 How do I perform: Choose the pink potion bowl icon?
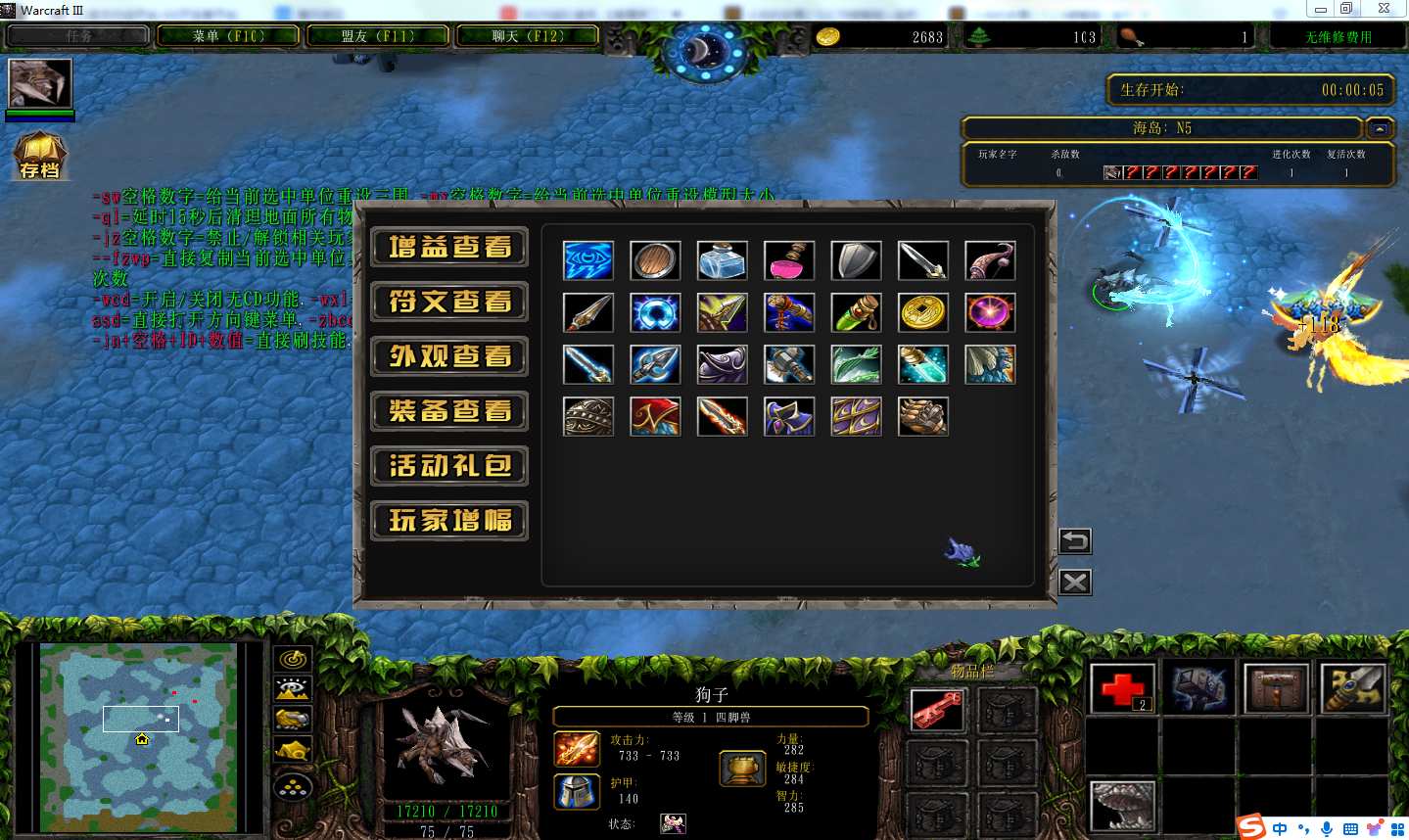tap(789, 261)
